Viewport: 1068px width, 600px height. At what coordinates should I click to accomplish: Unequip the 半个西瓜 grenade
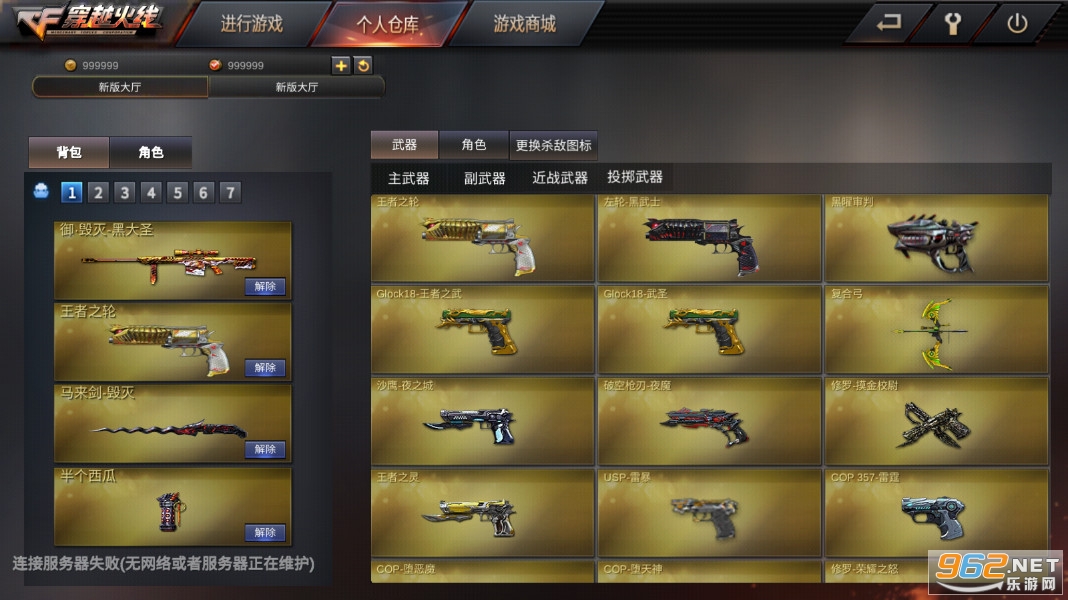tap(265, 532)
